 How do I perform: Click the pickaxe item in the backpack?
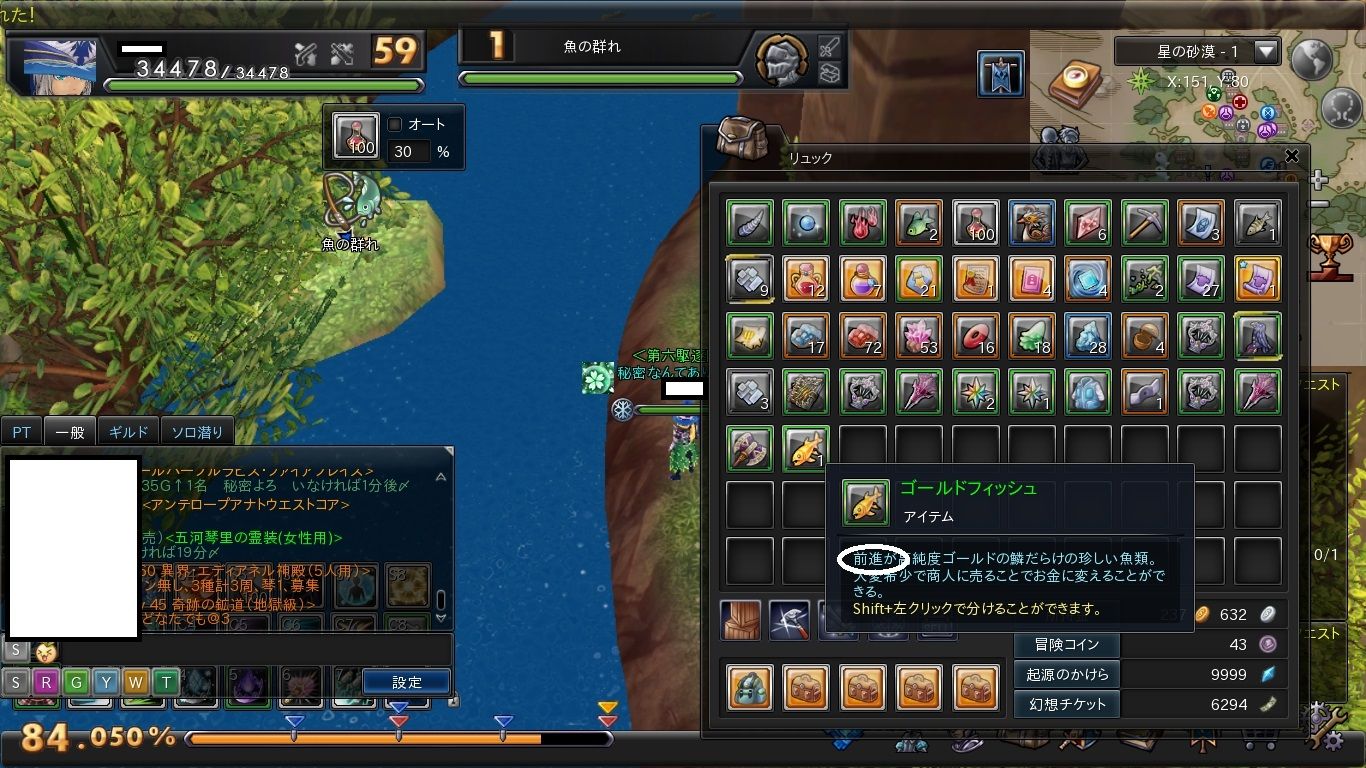click(x=1144, y=223)
